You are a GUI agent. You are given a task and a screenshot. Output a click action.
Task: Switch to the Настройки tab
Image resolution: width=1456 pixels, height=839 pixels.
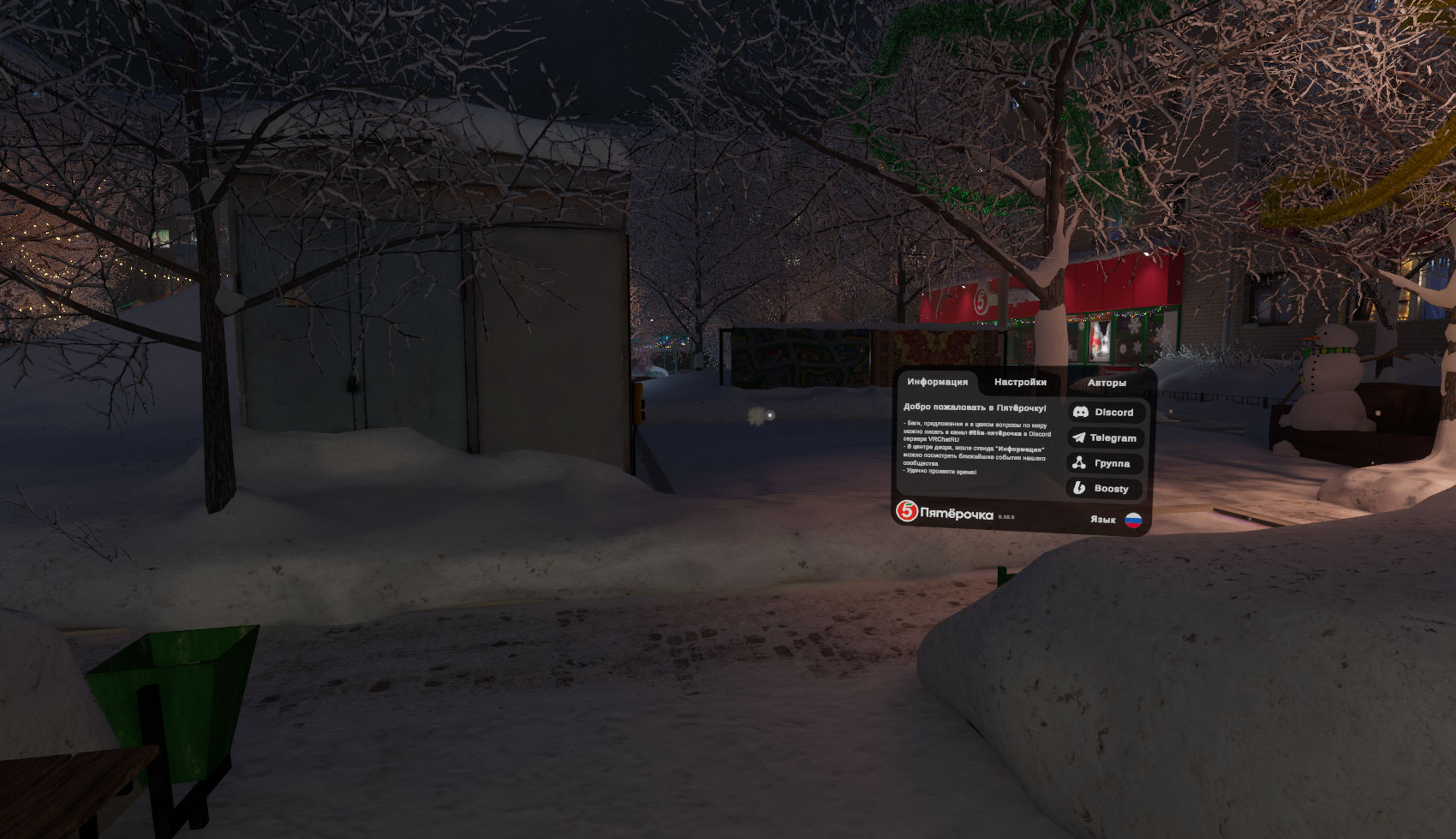tap(1020, 382)
